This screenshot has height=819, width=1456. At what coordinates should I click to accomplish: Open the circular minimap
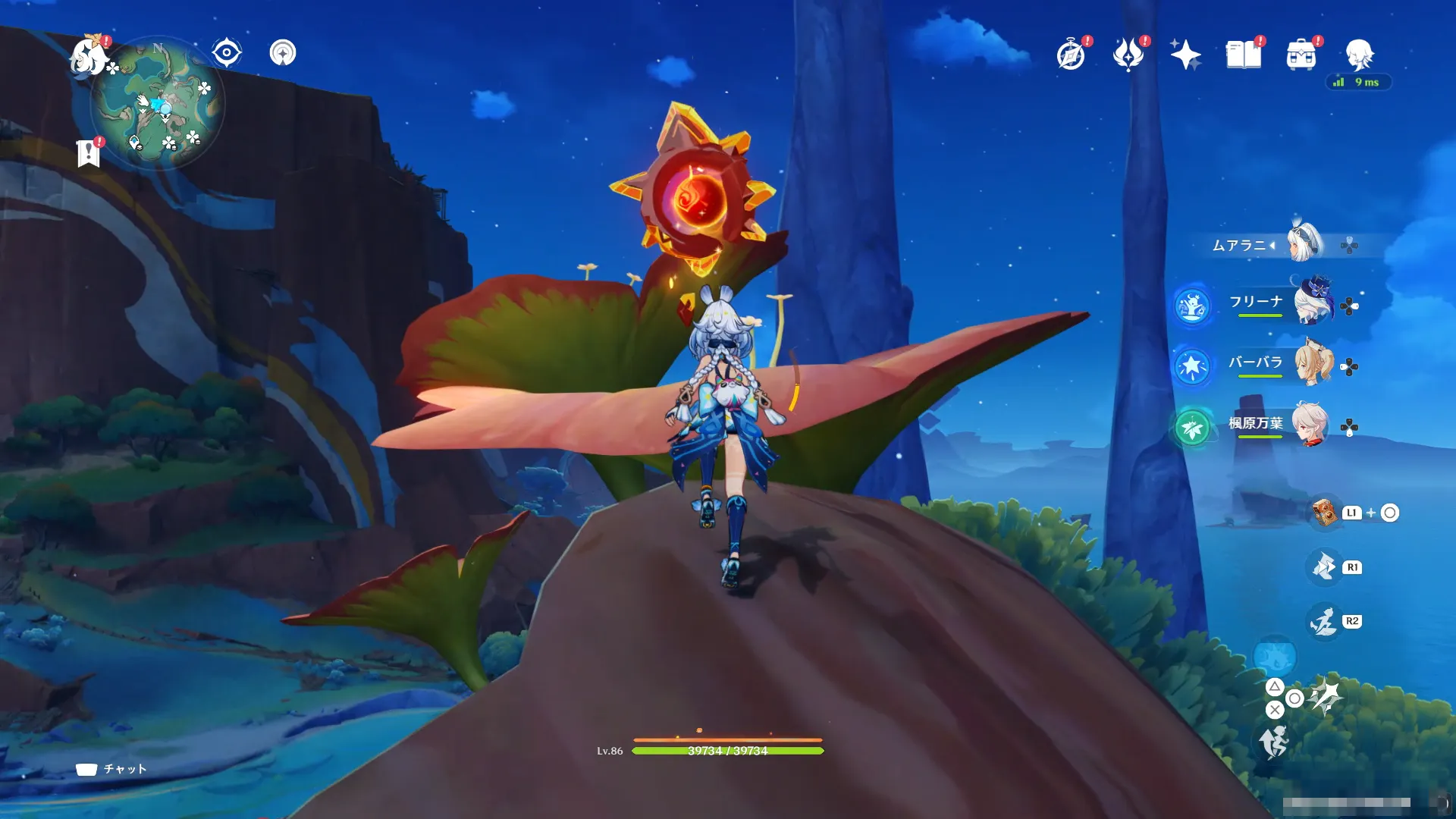pos(158,103)
